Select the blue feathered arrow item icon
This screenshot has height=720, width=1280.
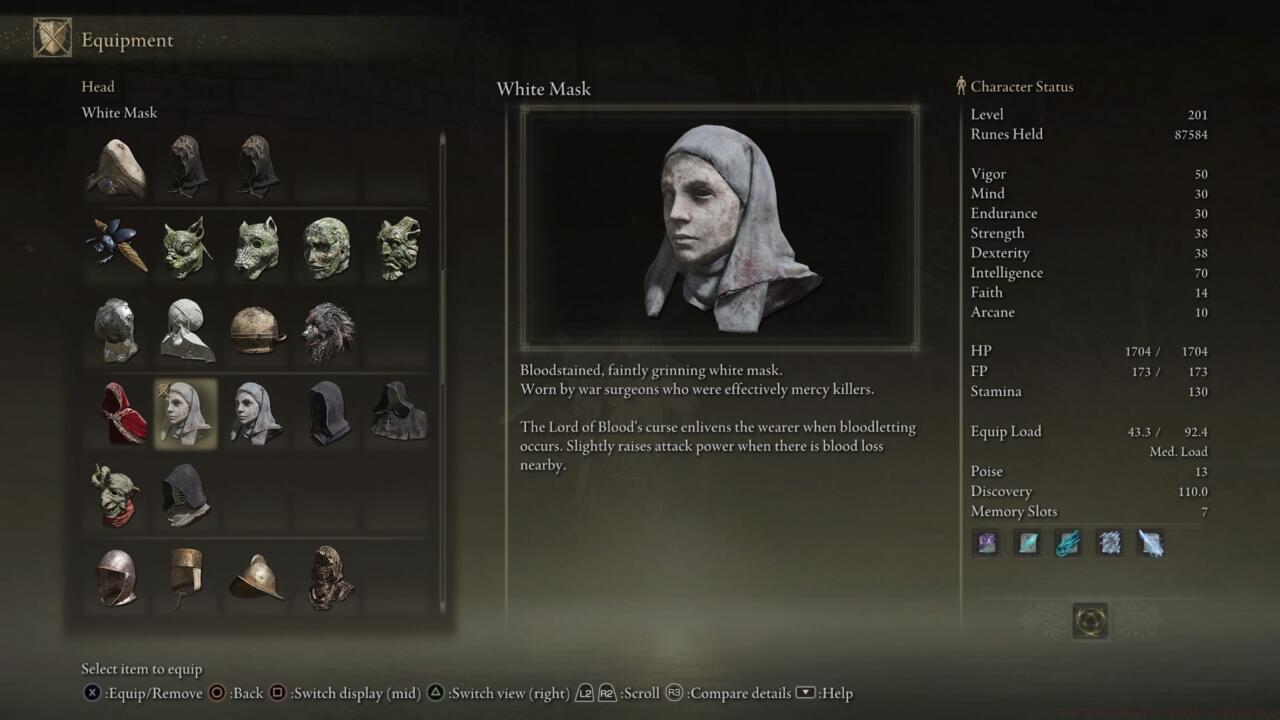114,246
